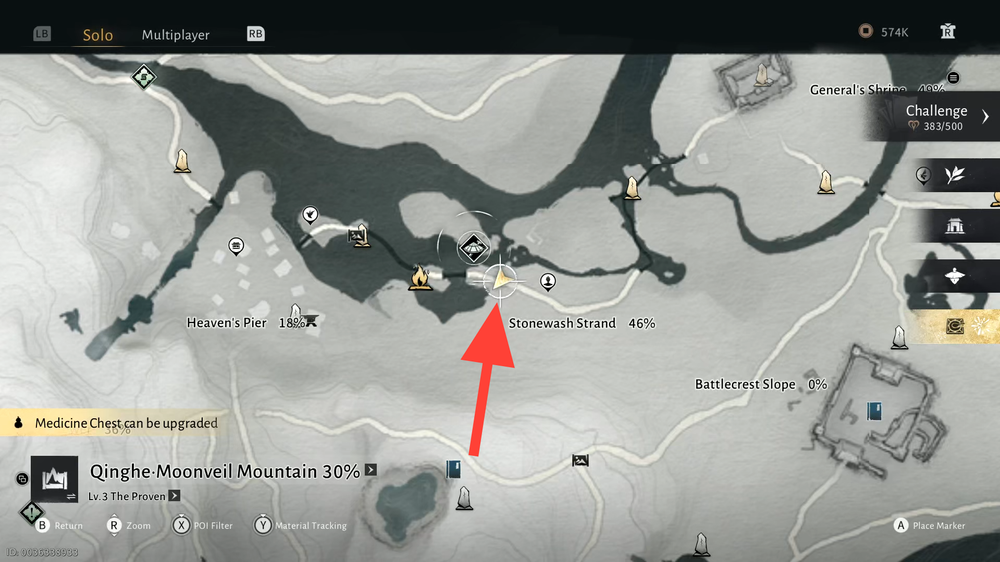Switch to the Solo tab
The image size is (1000, 562).
click(x=98, y=35)
